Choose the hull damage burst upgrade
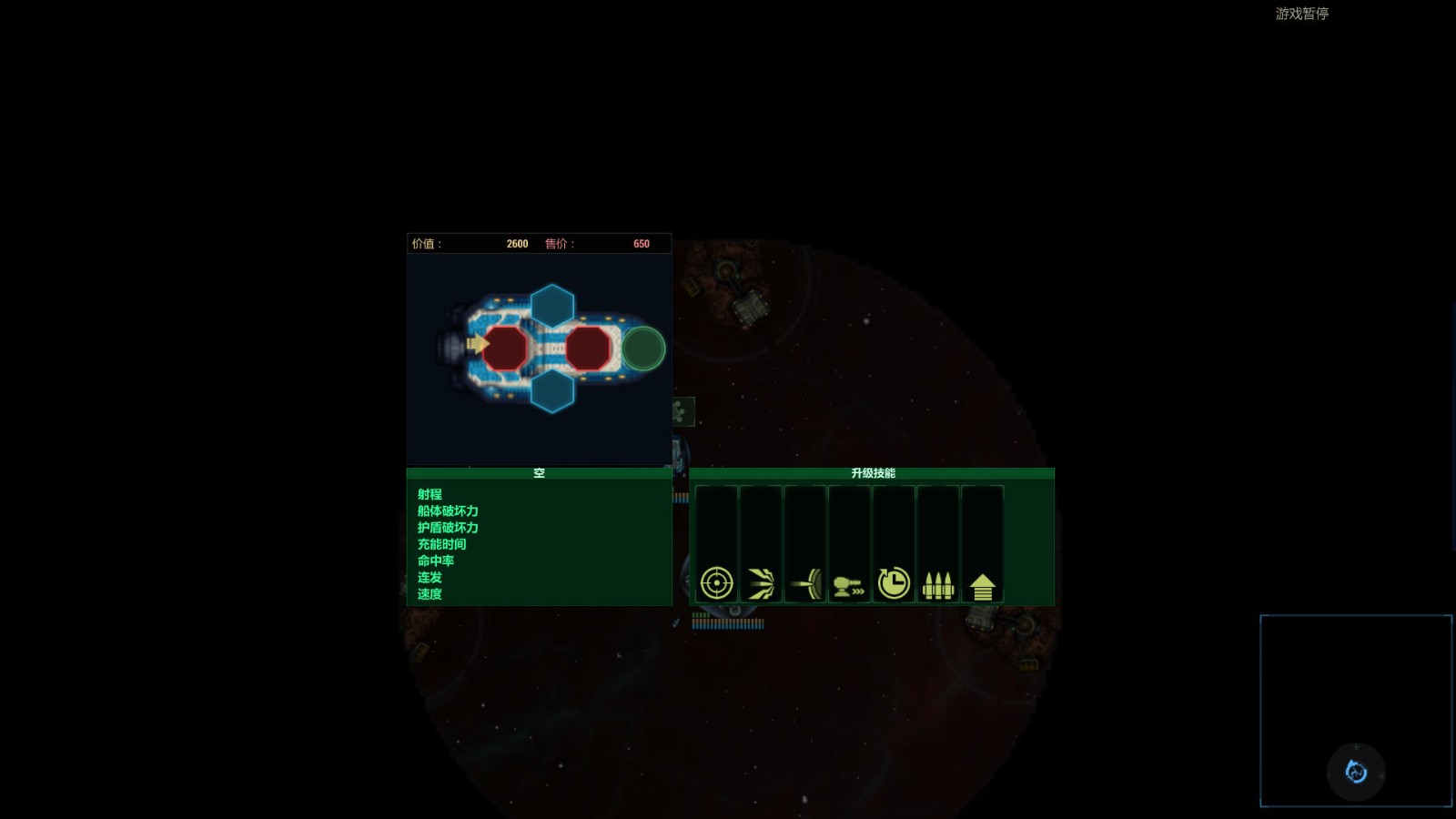The height and width of the screenshot is (819, 1456). coord(761,583)
